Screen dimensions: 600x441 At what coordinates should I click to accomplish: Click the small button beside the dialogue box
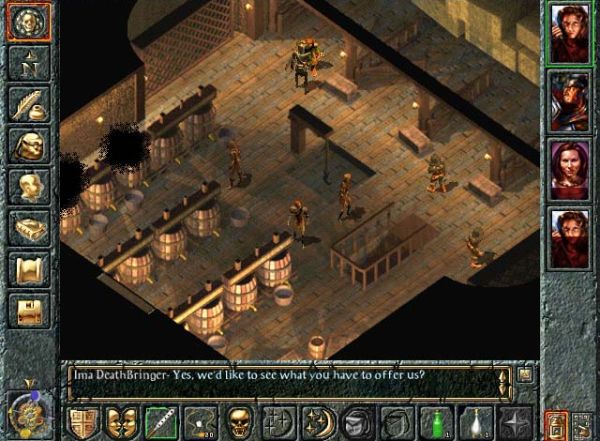[526, 375]
